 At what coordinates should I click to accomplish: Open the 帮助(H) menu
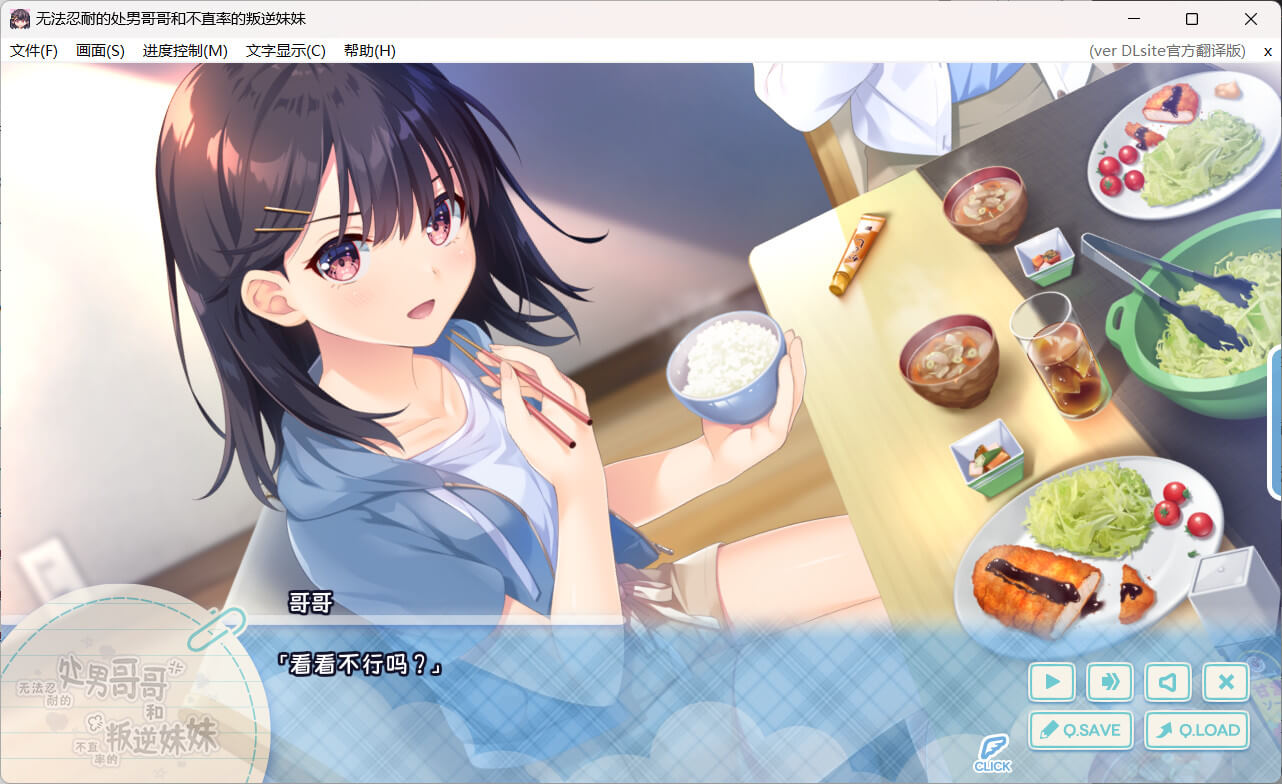coord(369,51)
